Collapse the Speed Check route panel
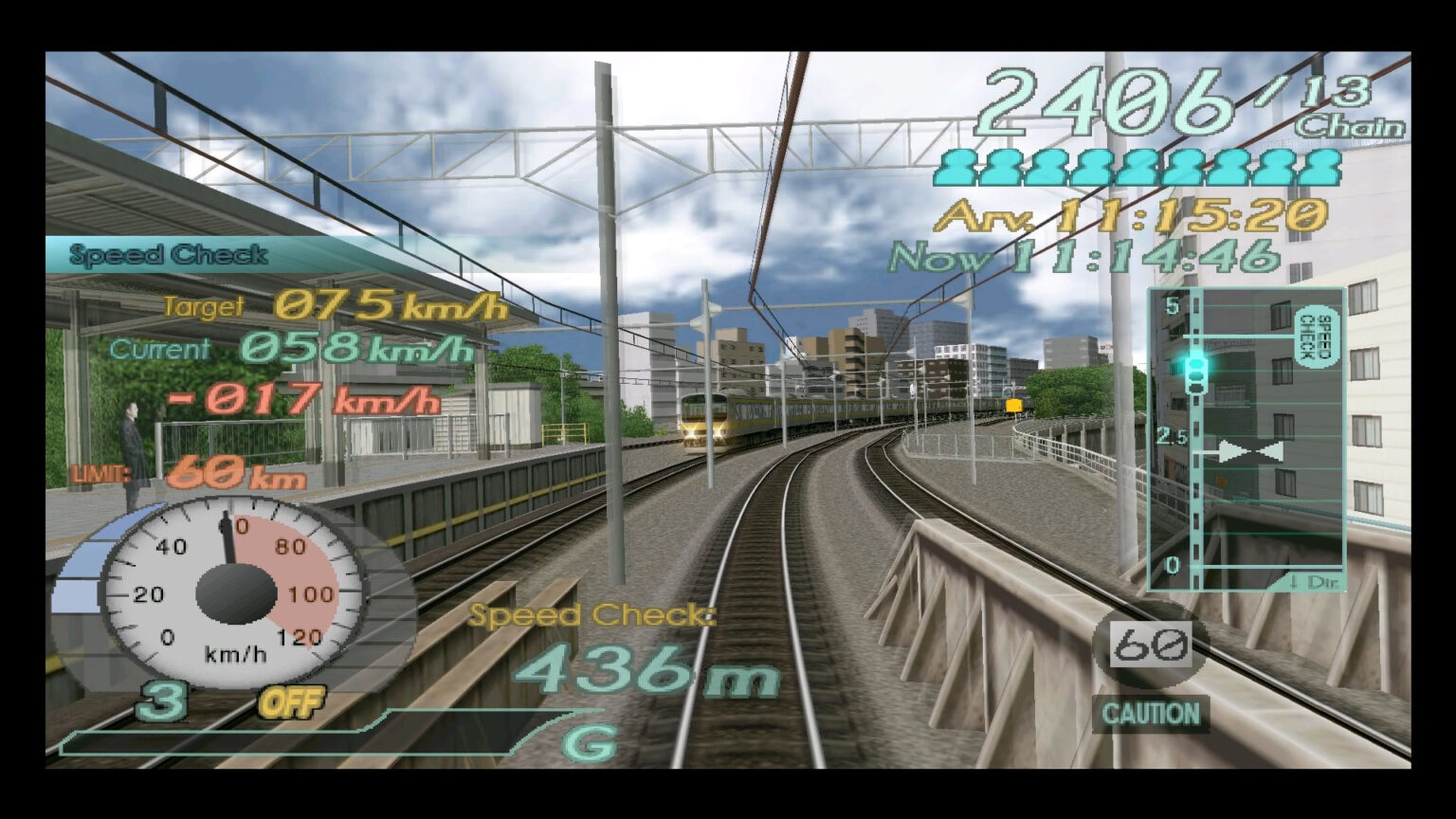The width and height of the screenshot is (1456, 819). 1245,436
